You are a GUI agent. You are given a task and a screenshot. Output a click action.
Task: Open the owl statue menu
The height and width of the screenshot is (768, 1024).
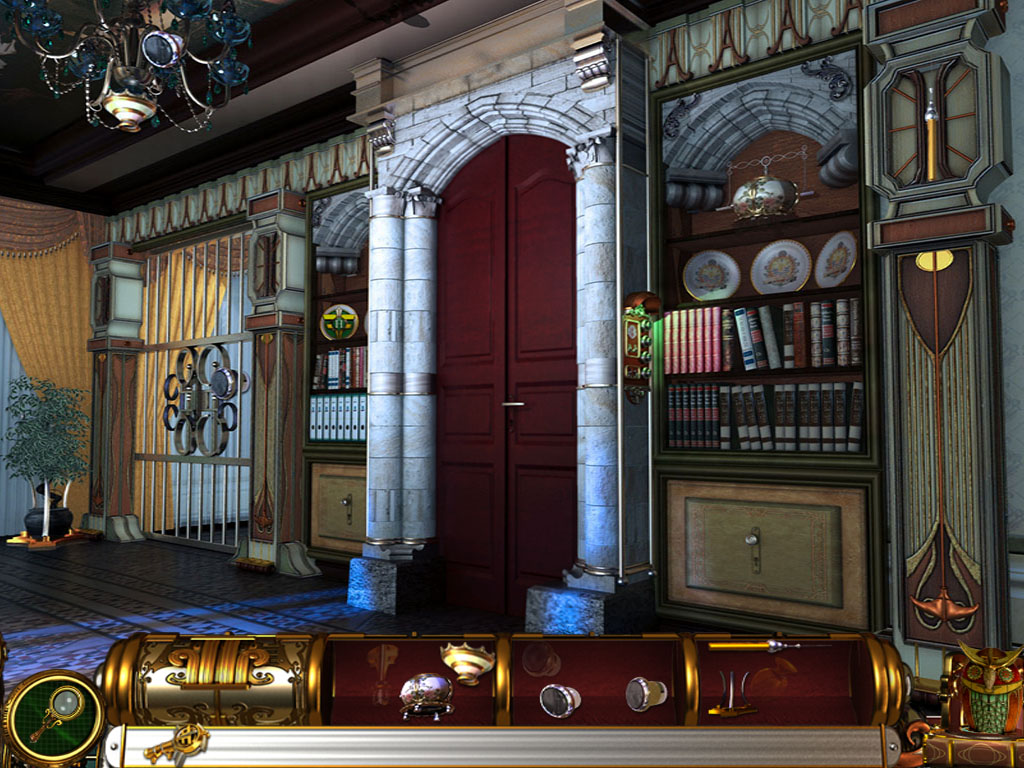click(990, 690)
